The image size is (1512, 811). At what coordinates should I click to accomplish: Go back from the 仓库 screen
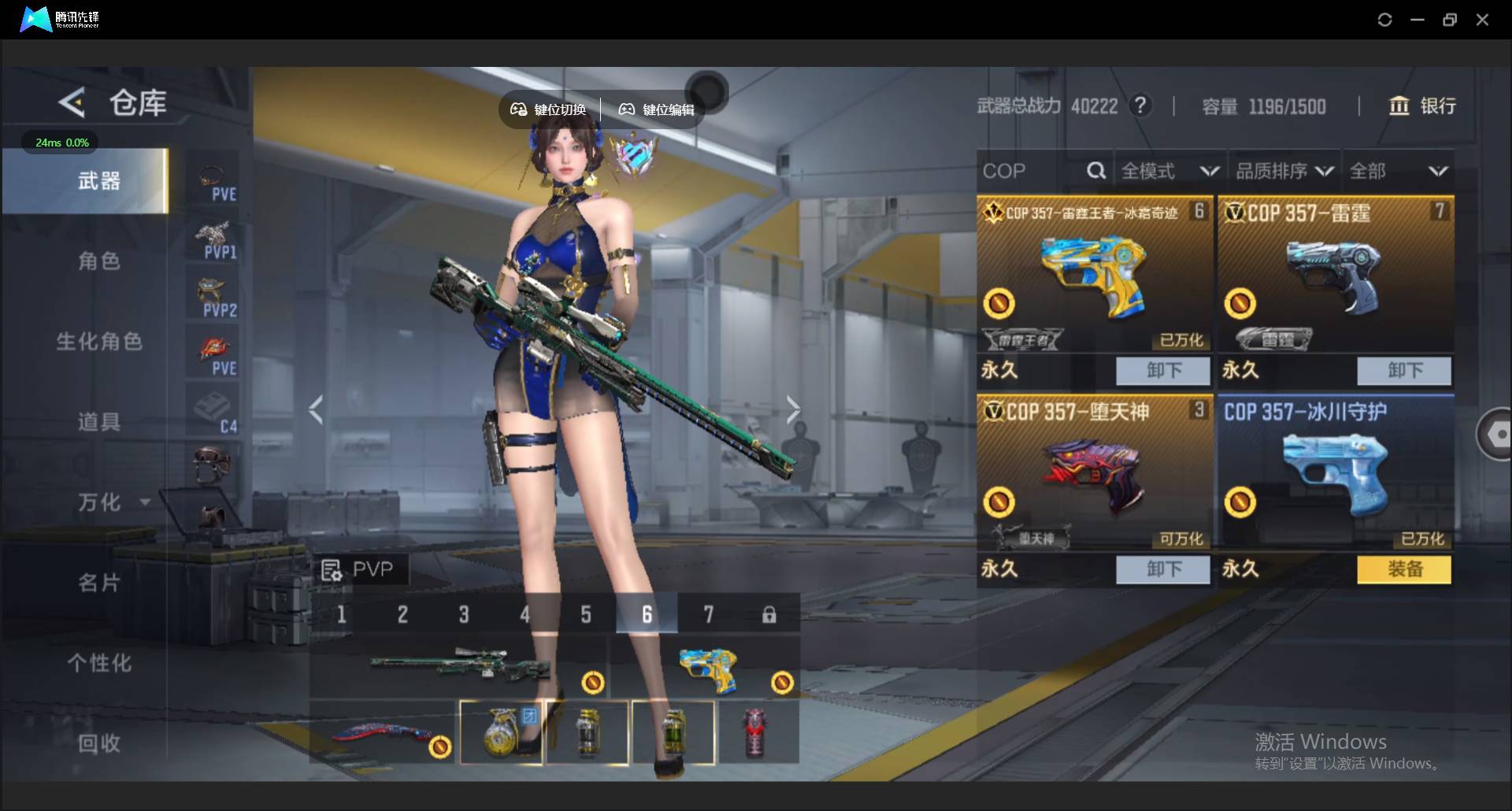tap(72, 103)
